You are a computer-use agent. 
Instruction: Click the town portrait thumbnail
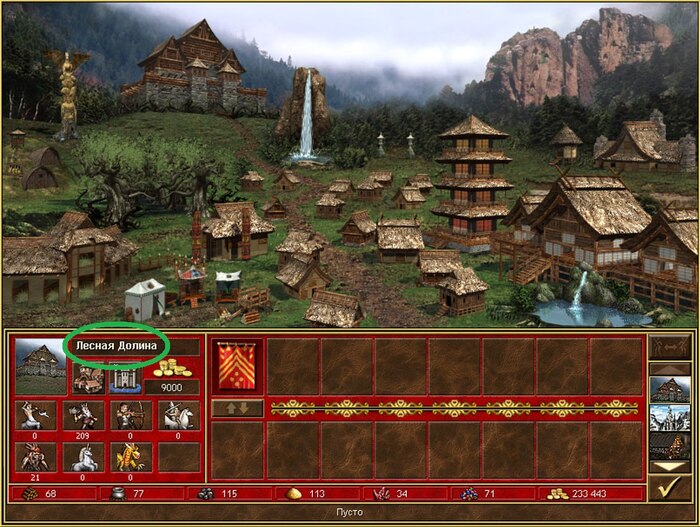point(41,366)
